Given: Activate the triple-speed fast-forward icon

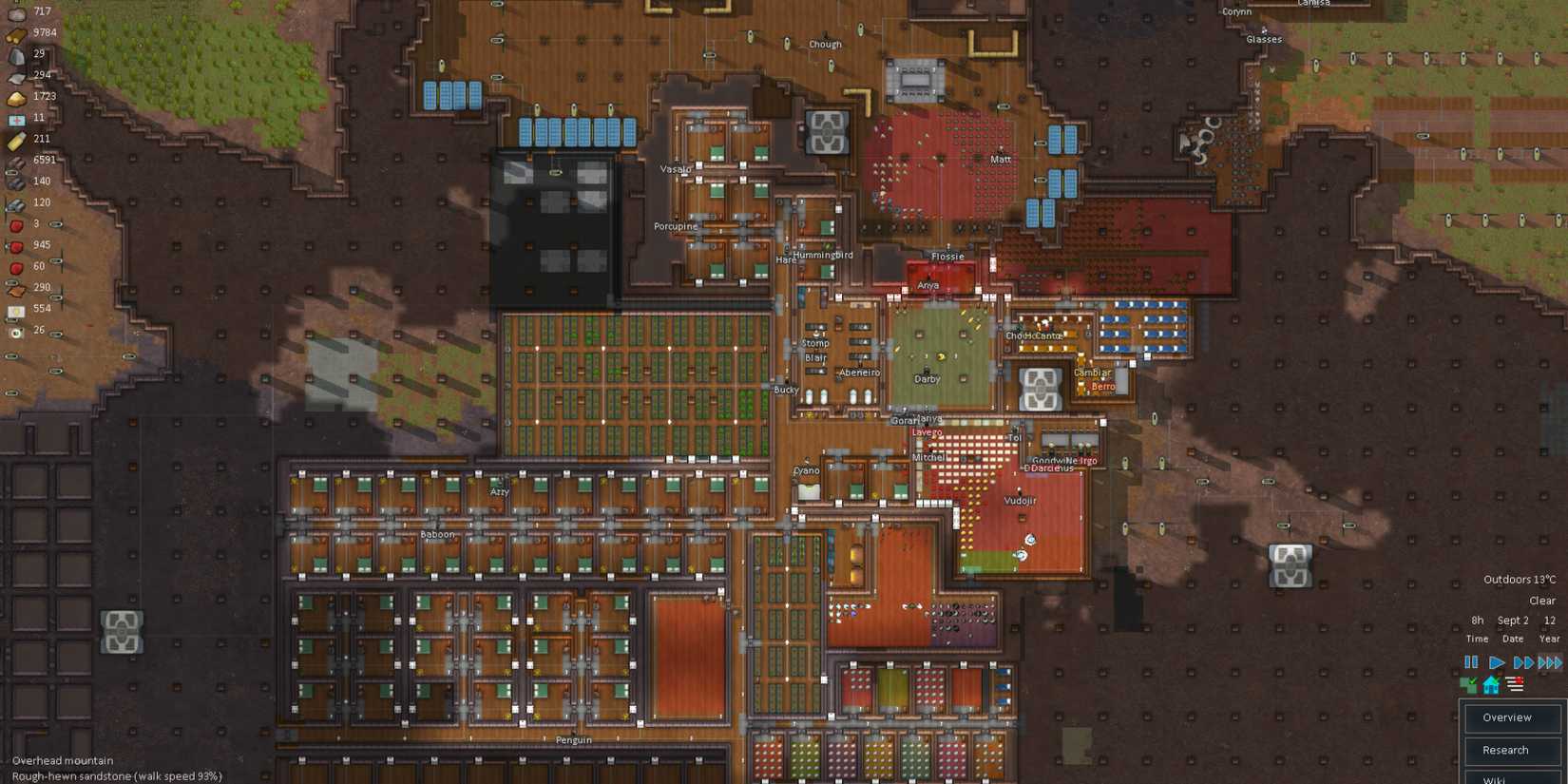Looking at the screenshot, I should click(1550, 661).
